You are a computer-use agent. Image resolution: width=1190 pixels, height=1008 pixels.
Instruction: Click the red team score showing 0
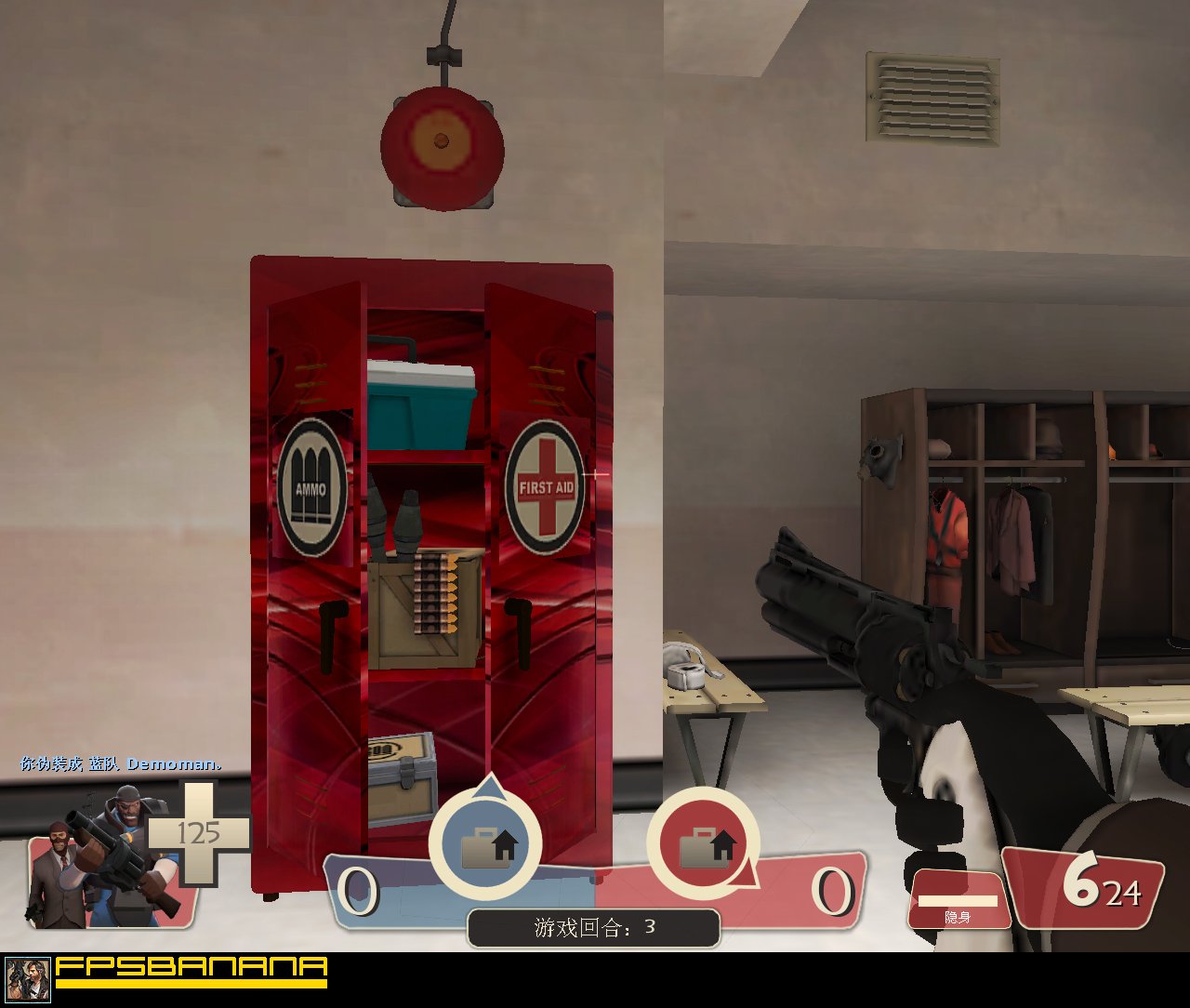click(x=830, y=890)
